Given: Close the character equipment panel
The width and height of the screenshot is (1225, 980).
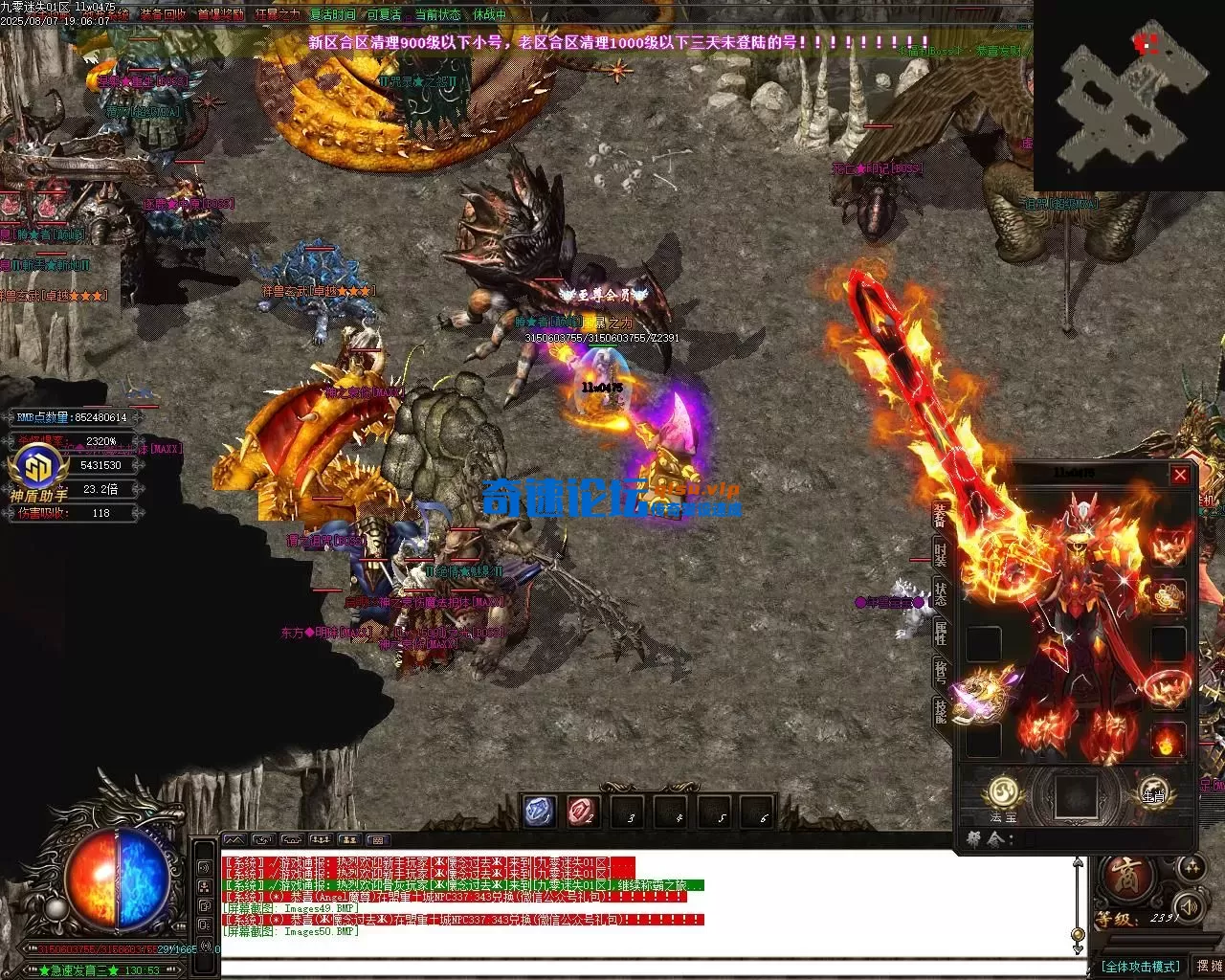Looking at the screenshot, I should pyautogui.click(x=1180, y=475).
